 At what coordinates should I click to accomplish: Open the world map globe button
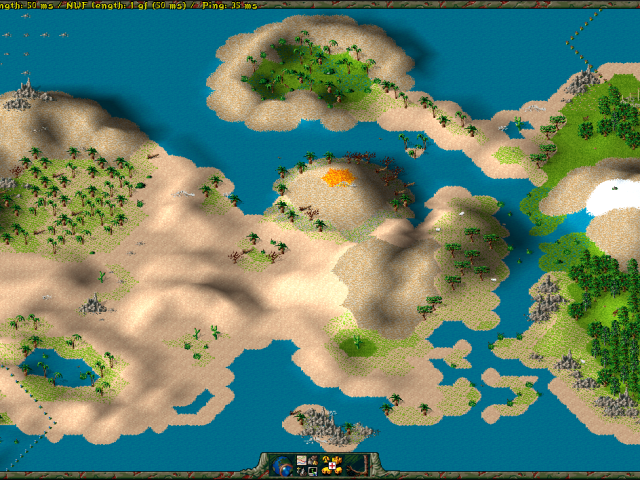coord(282,465)
